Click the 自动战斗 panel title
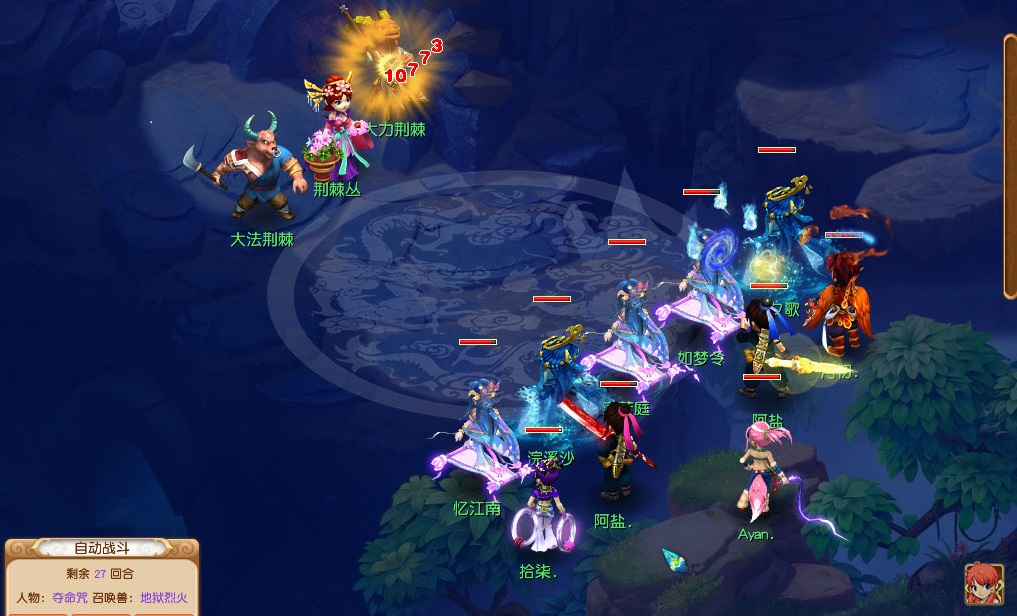The height and width of the screenshot is (616, 1017). coord(102,548)
